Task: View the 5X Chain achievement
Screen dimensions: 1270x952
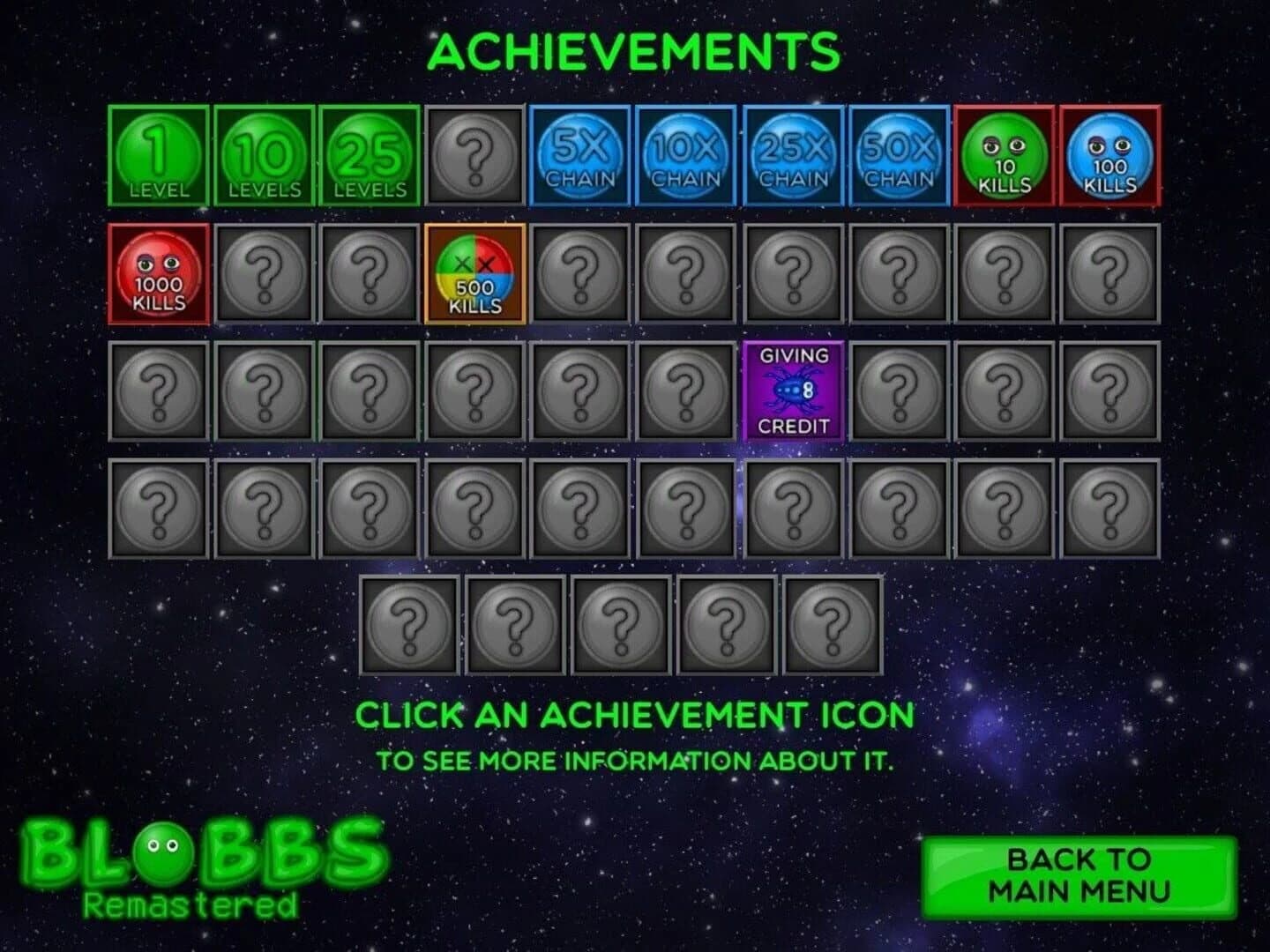Action: click(x=581, y=155)
